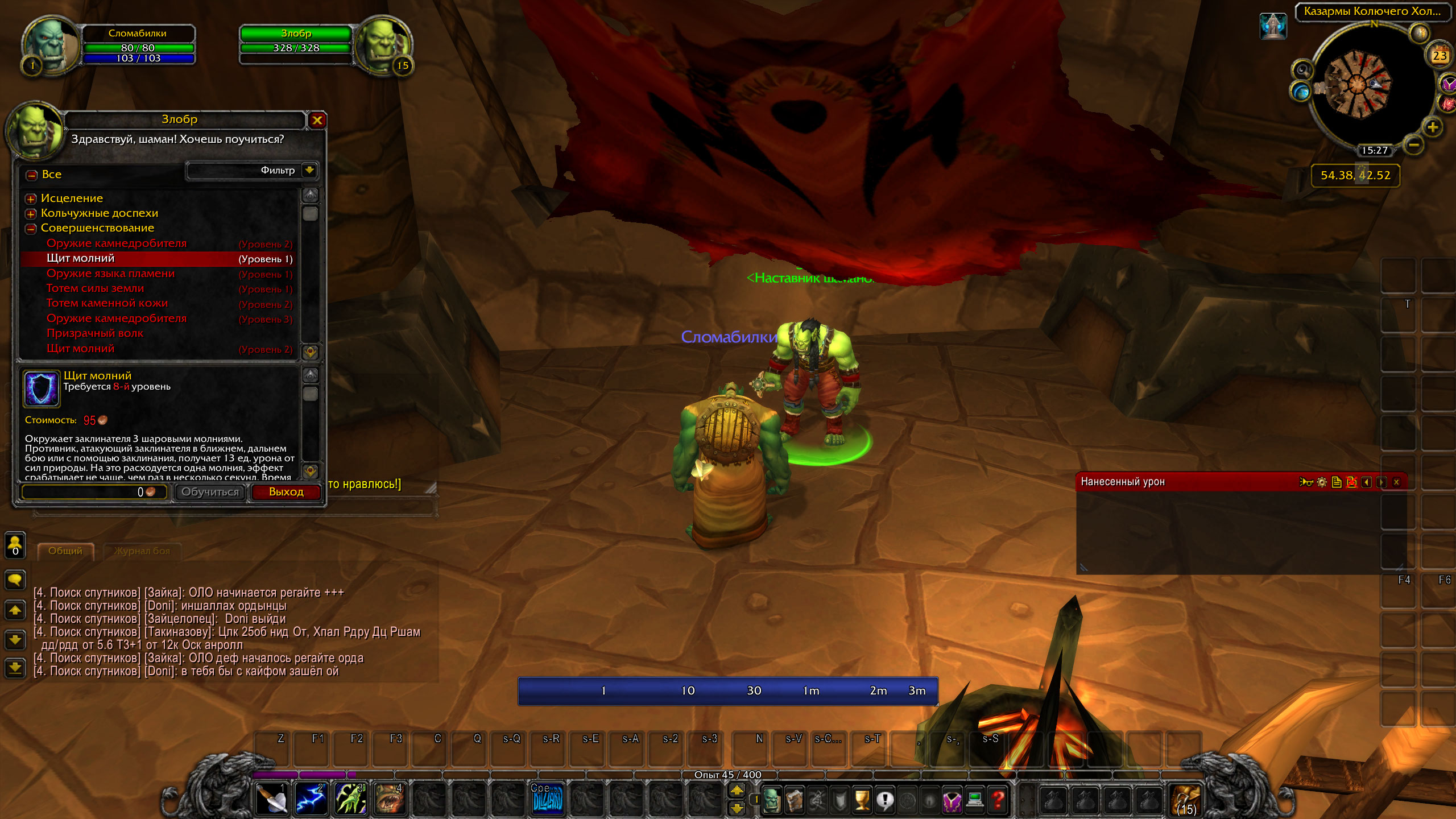Expand the Исцеление skill category

31,199
